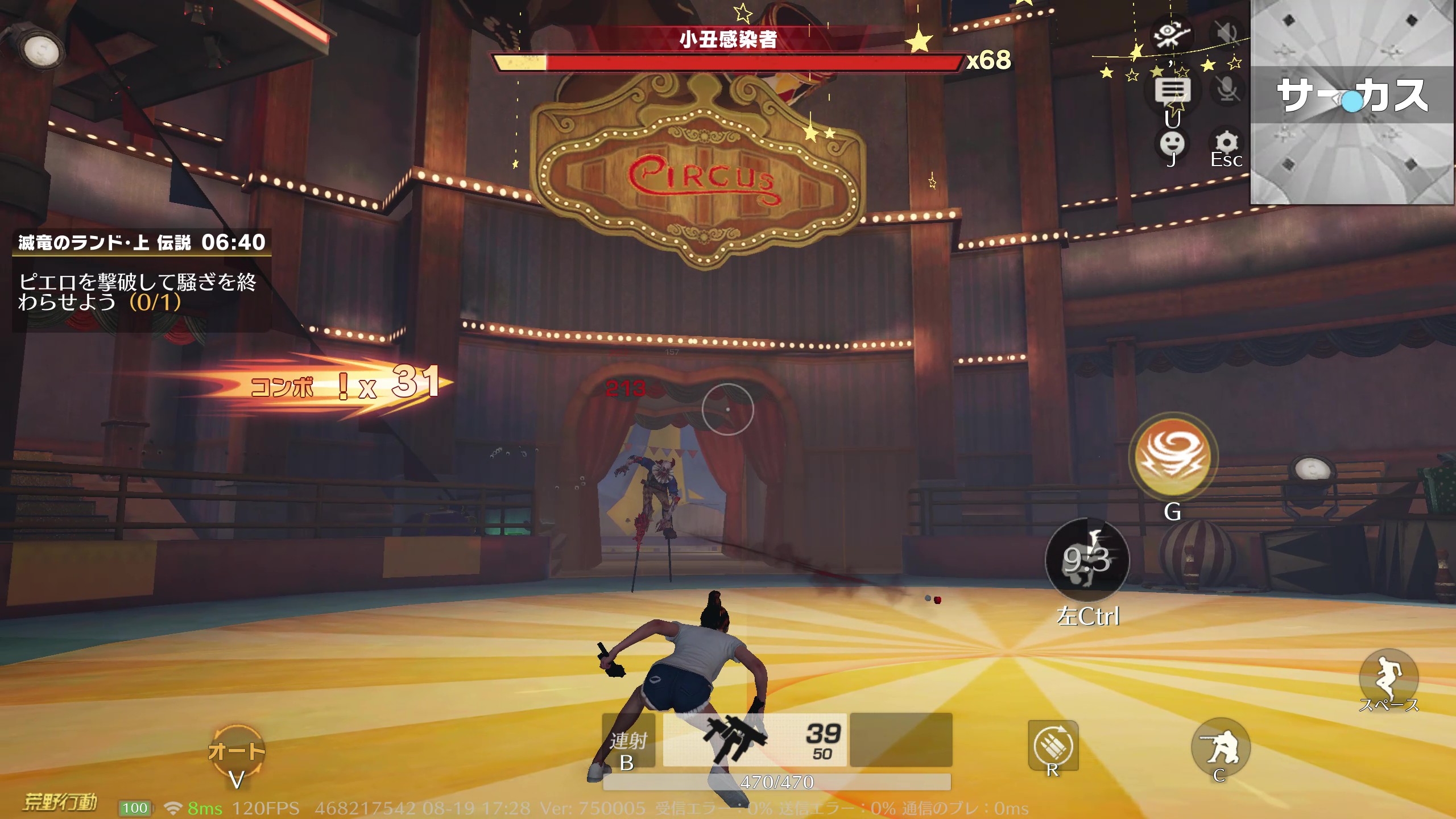This screenshot has width=1456, height=819.
Task: Toggle the muted speaker icon
Action: (x=1227, y=34)
